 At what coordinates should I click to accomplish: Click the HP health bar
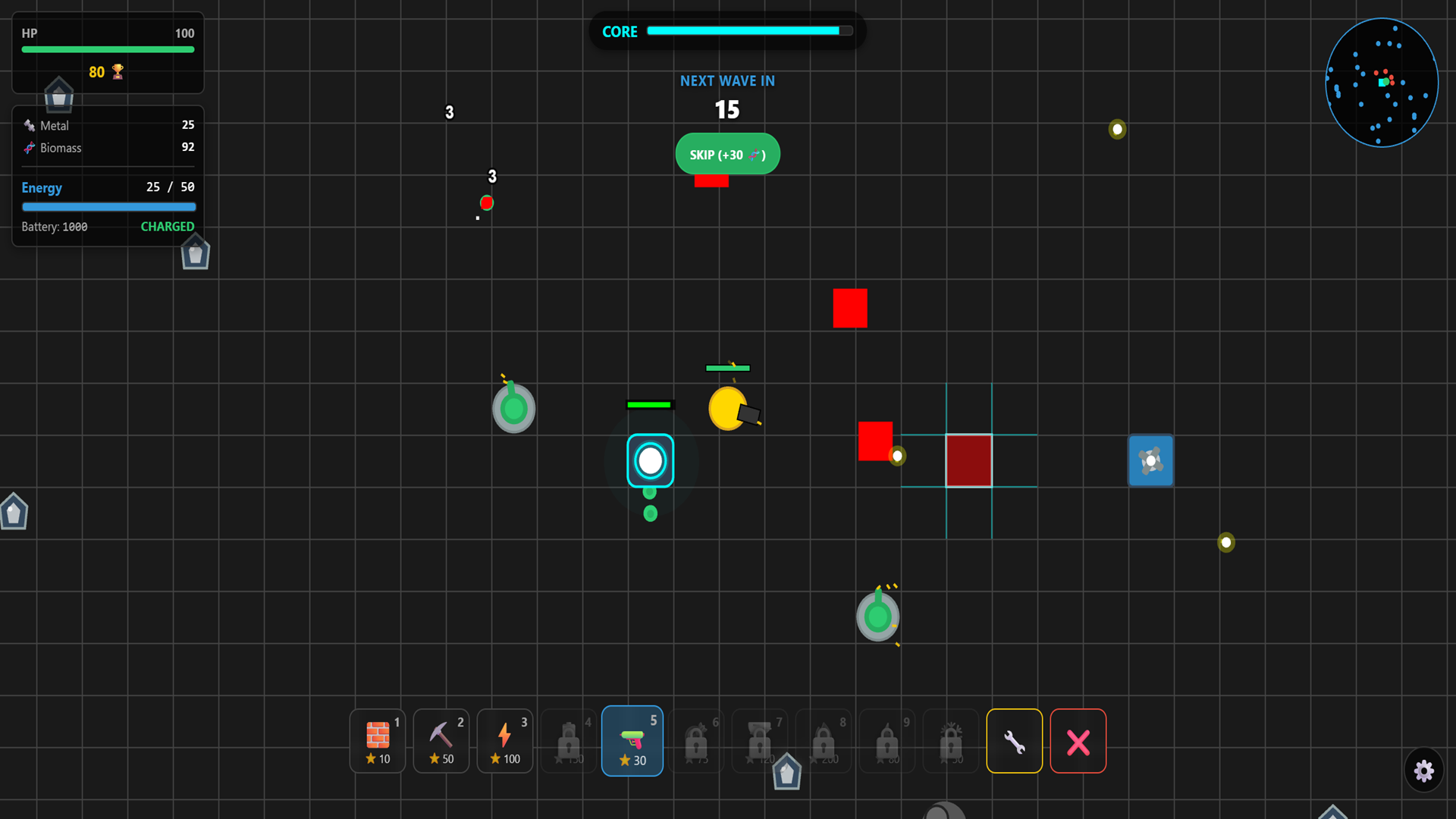[108, 49]
